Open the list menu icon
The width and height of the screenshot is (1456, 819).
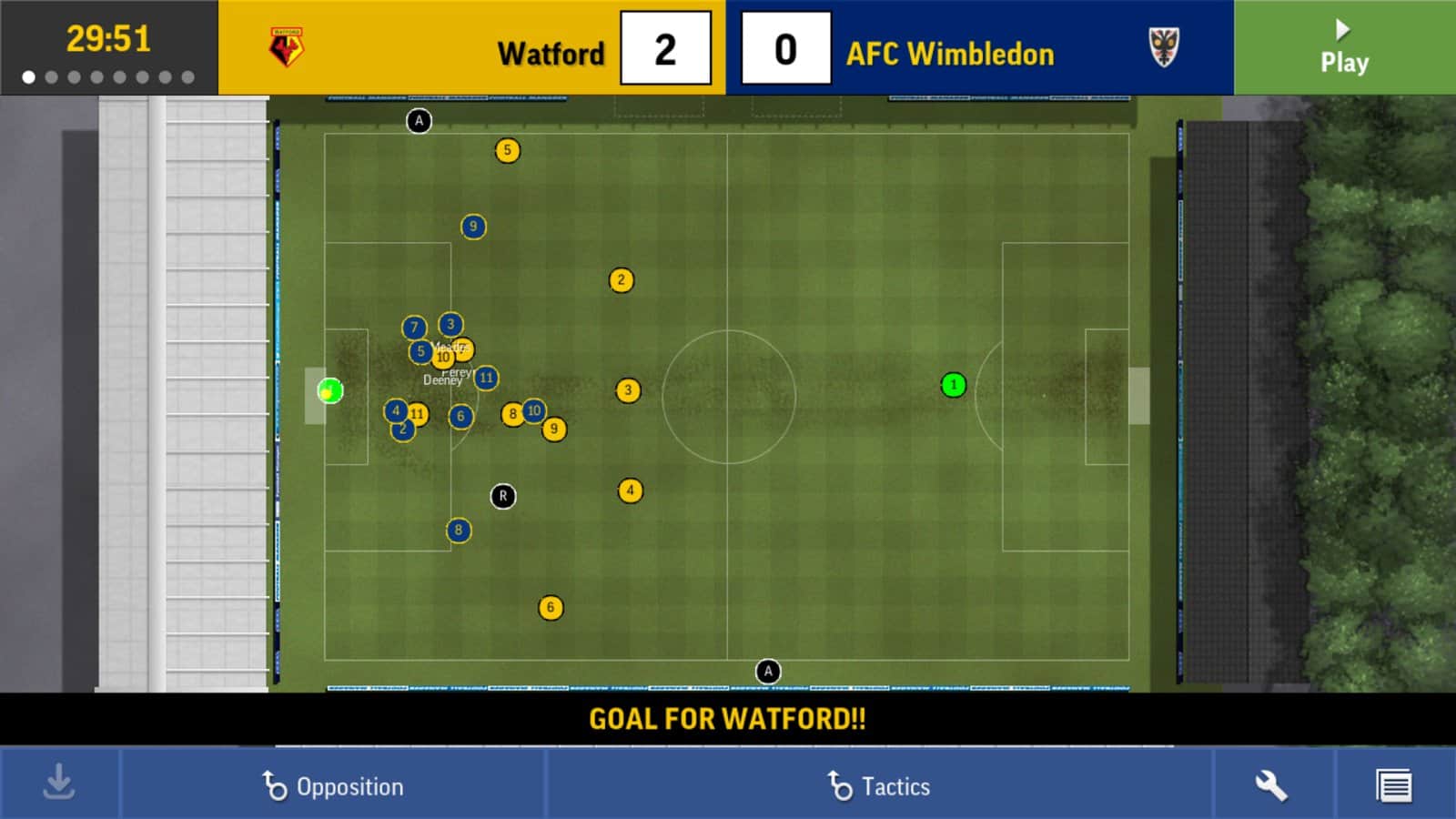(x=1393, y=785)
